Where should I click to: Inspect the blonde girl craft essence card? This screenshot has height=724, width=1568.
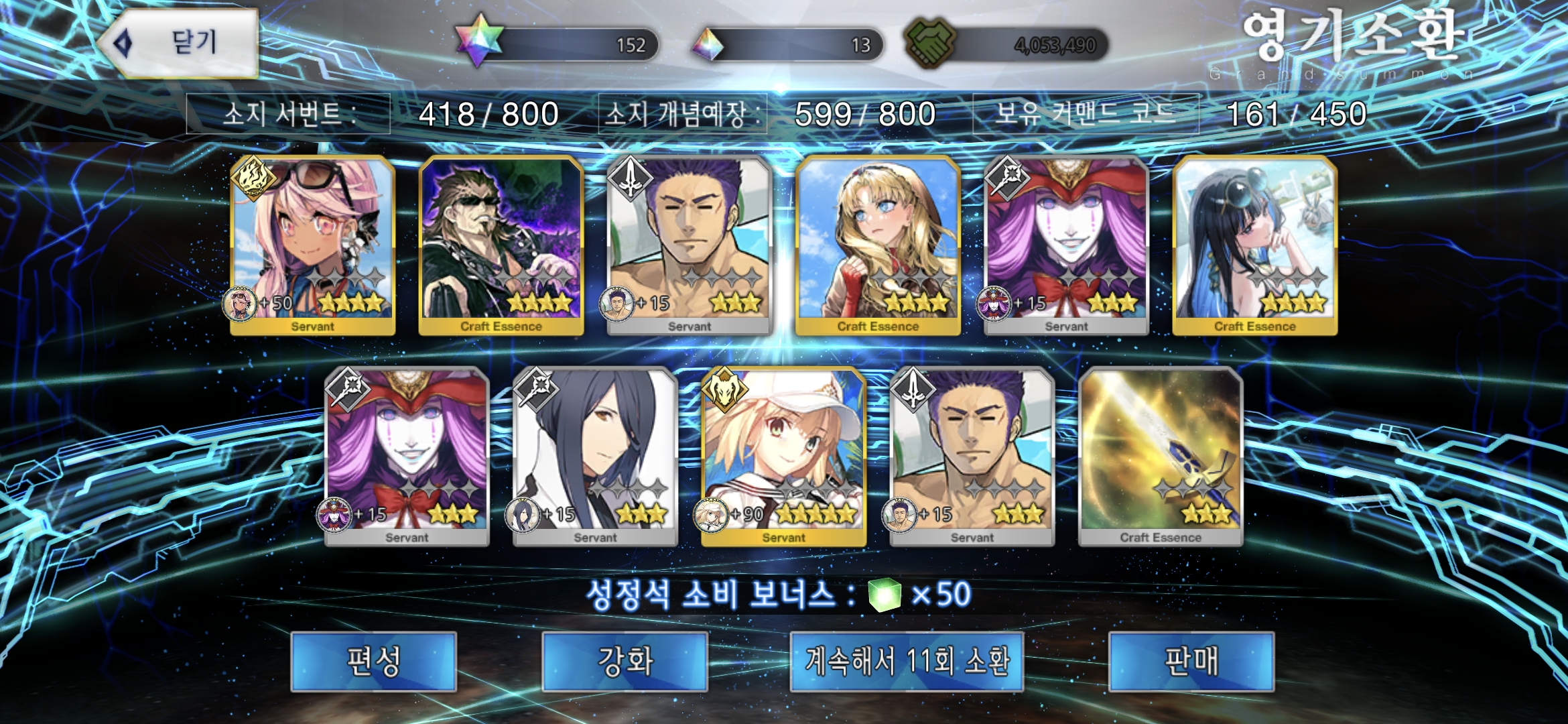coord(878,245)
